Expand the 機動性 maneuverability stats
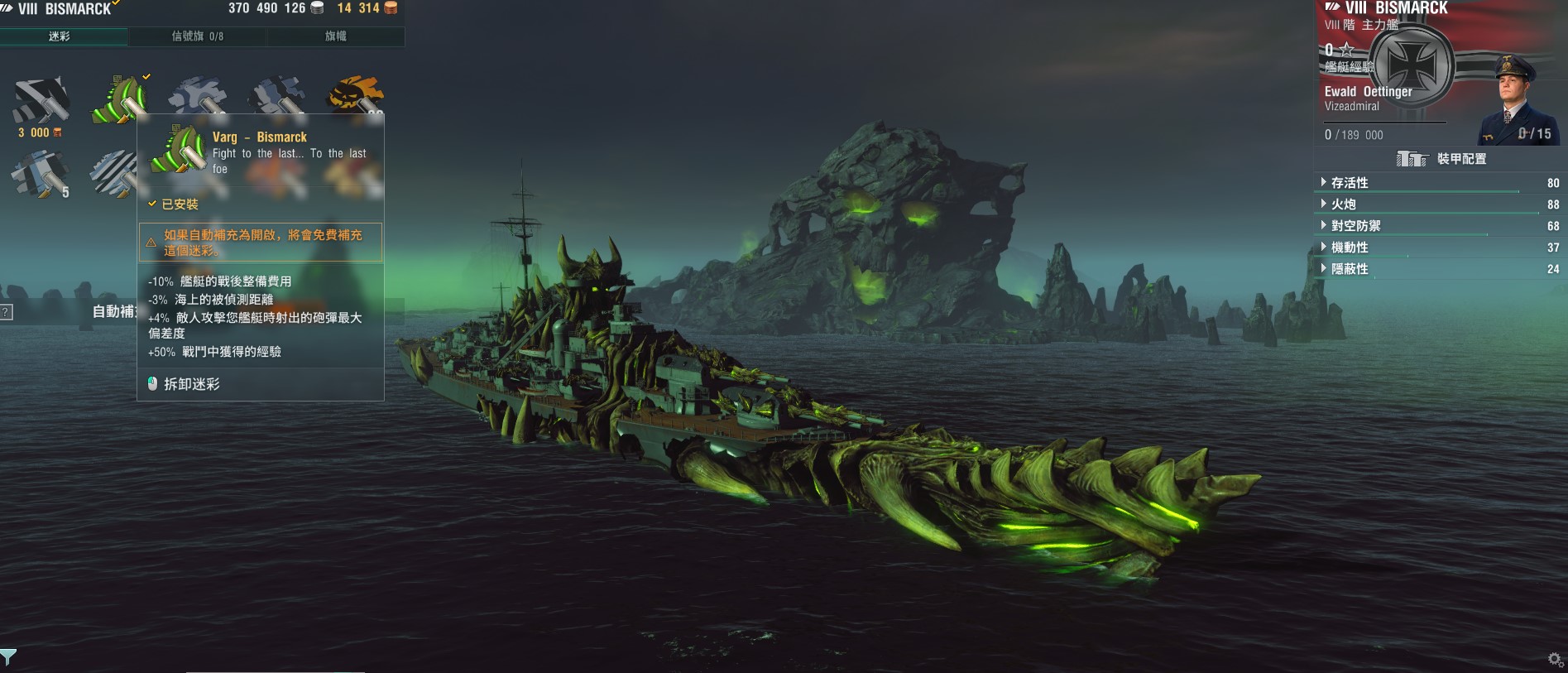The height and width of the screenshot is (673, 1568). [x=1350, y=248]
